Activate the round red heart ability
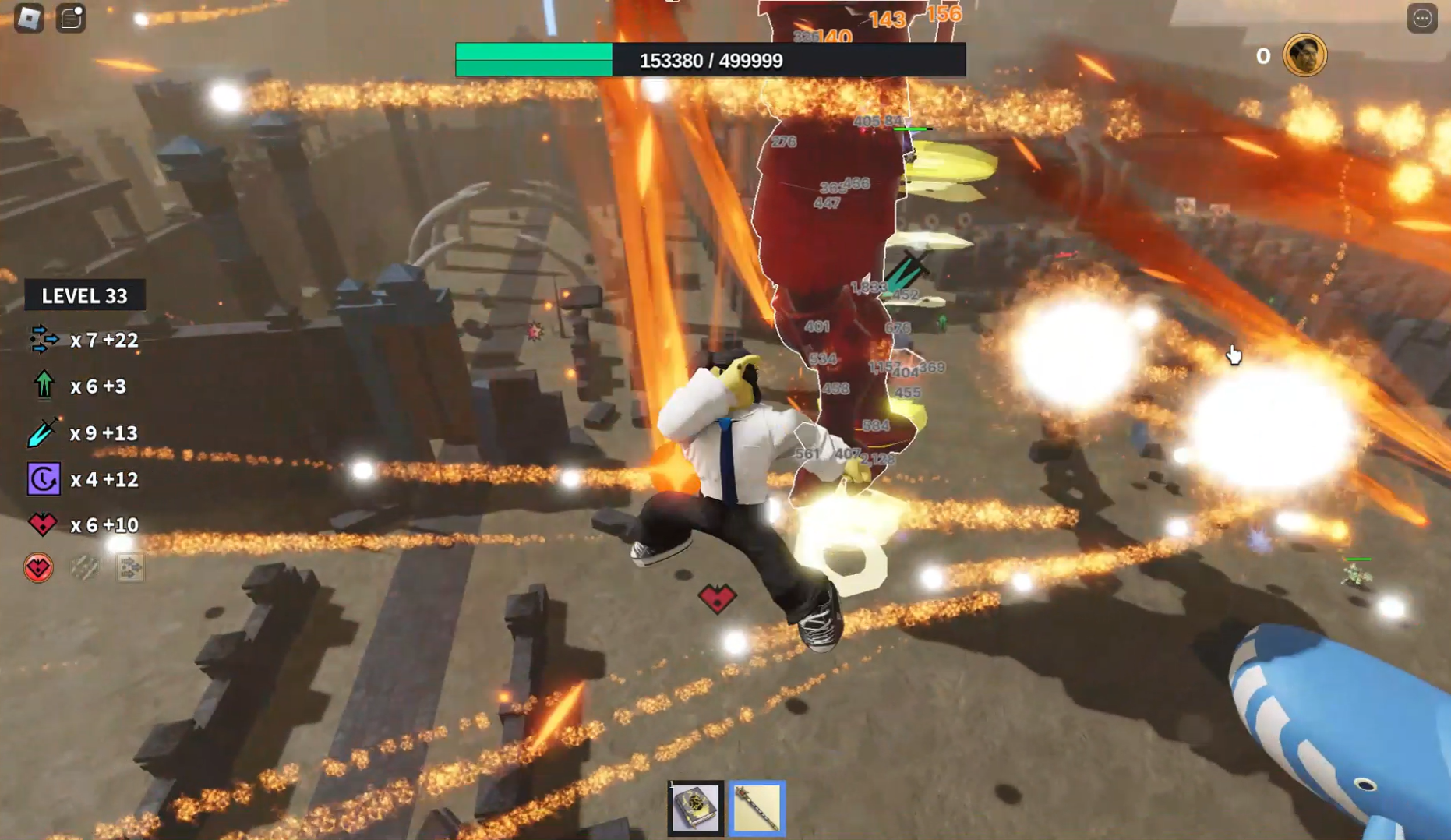Viewport: 1451px width, 840px height. click(x=38, y=568)
